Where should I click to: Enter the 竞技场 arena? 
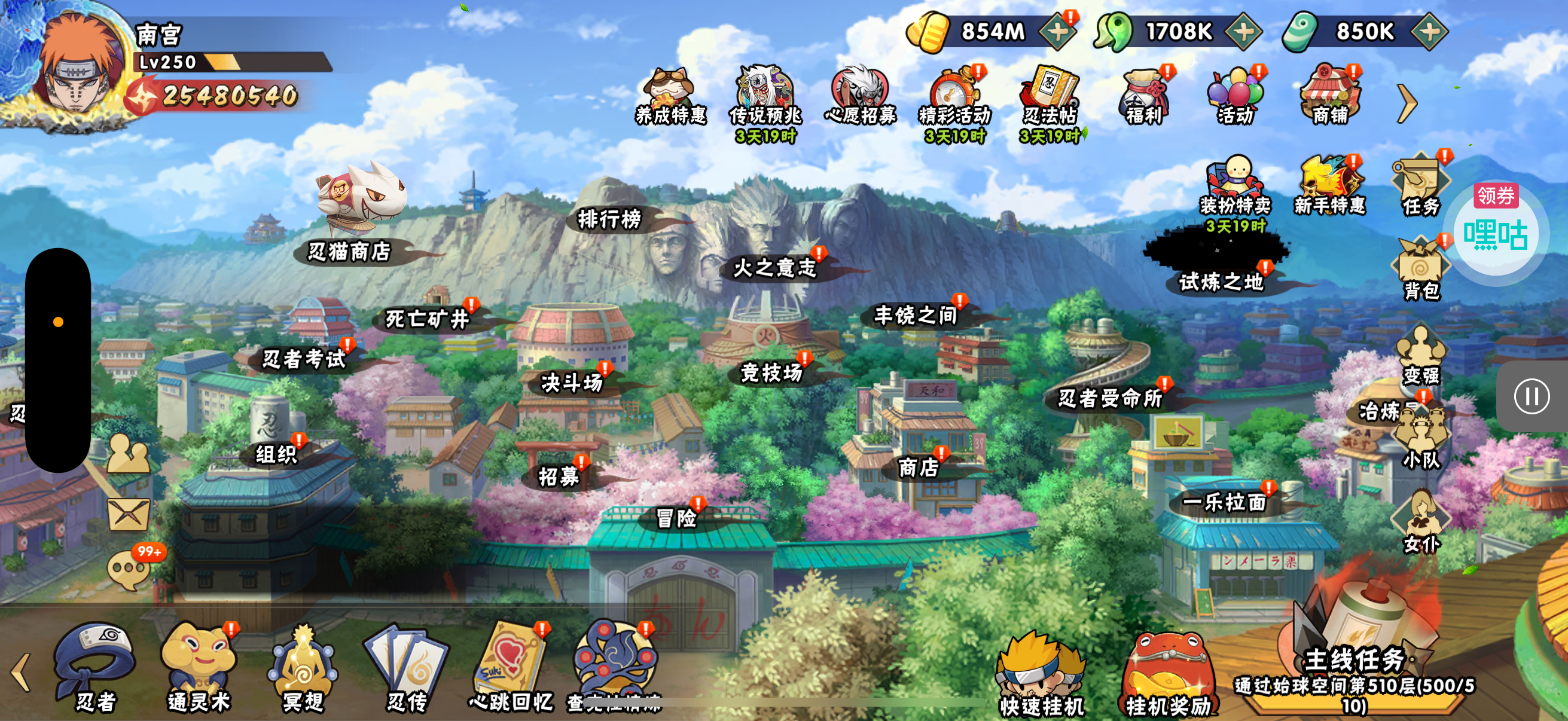tap(771, 372)
